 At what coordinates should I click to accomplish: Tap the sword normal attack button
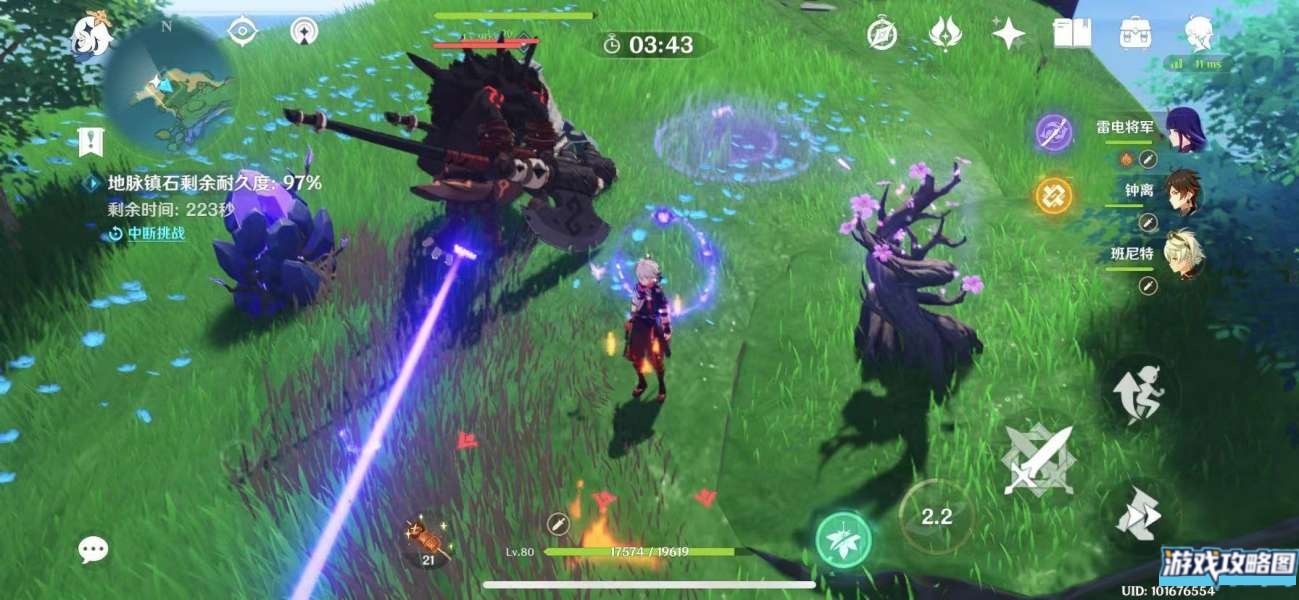[x=1037, y=459]
